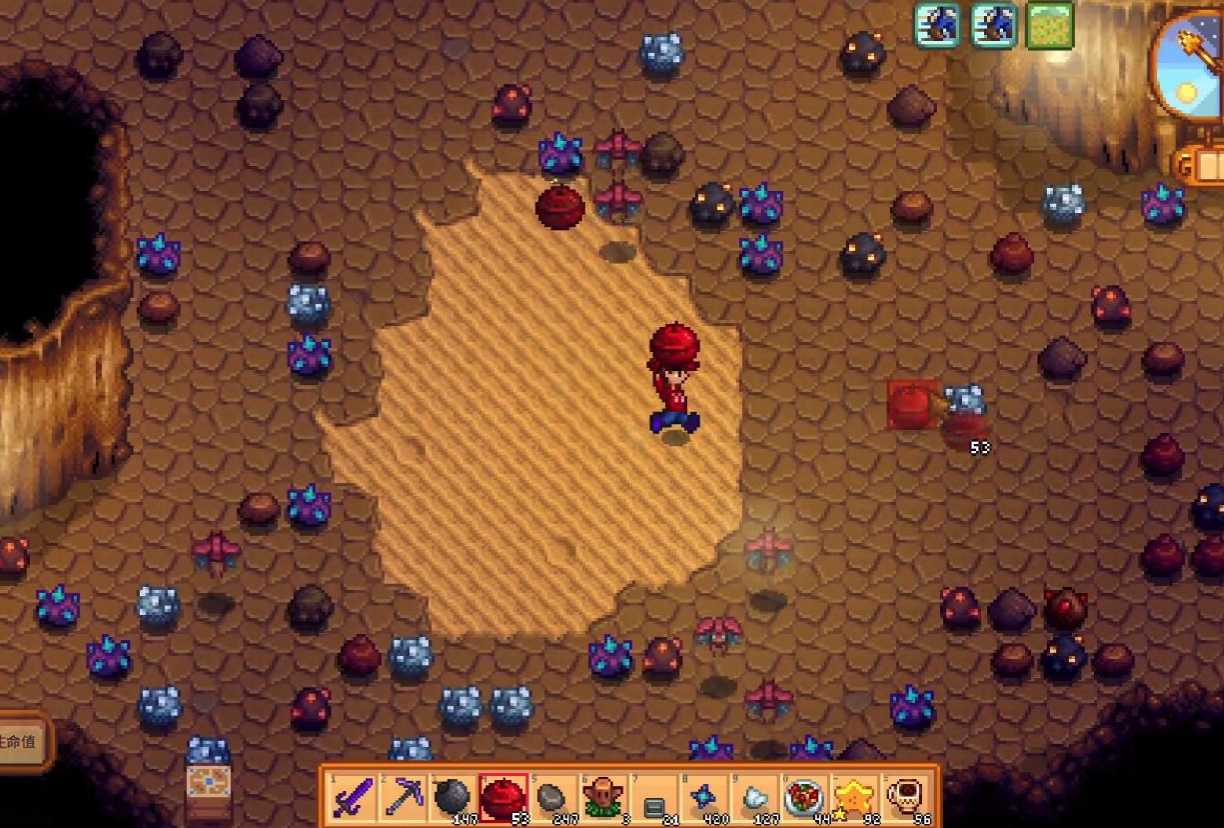The width and height of the screenshot is (1224, 828).
Task: Pick the white item stack of 127
Action: [755, 797]
